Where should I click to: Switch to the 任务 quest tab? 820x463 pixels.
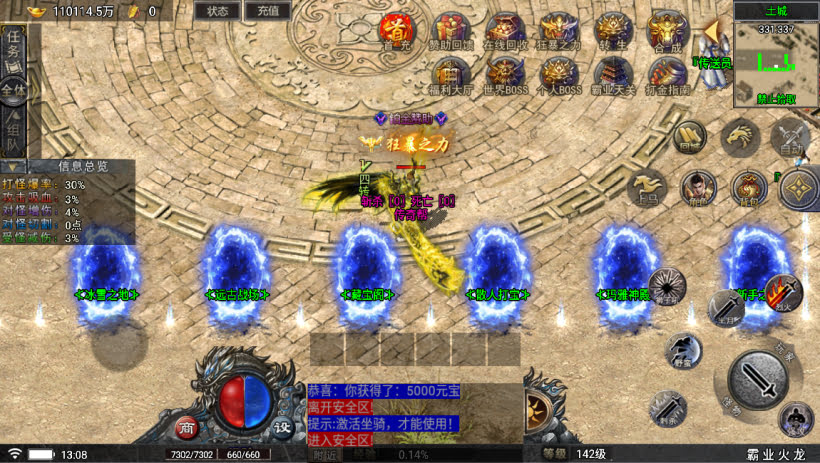13,42
